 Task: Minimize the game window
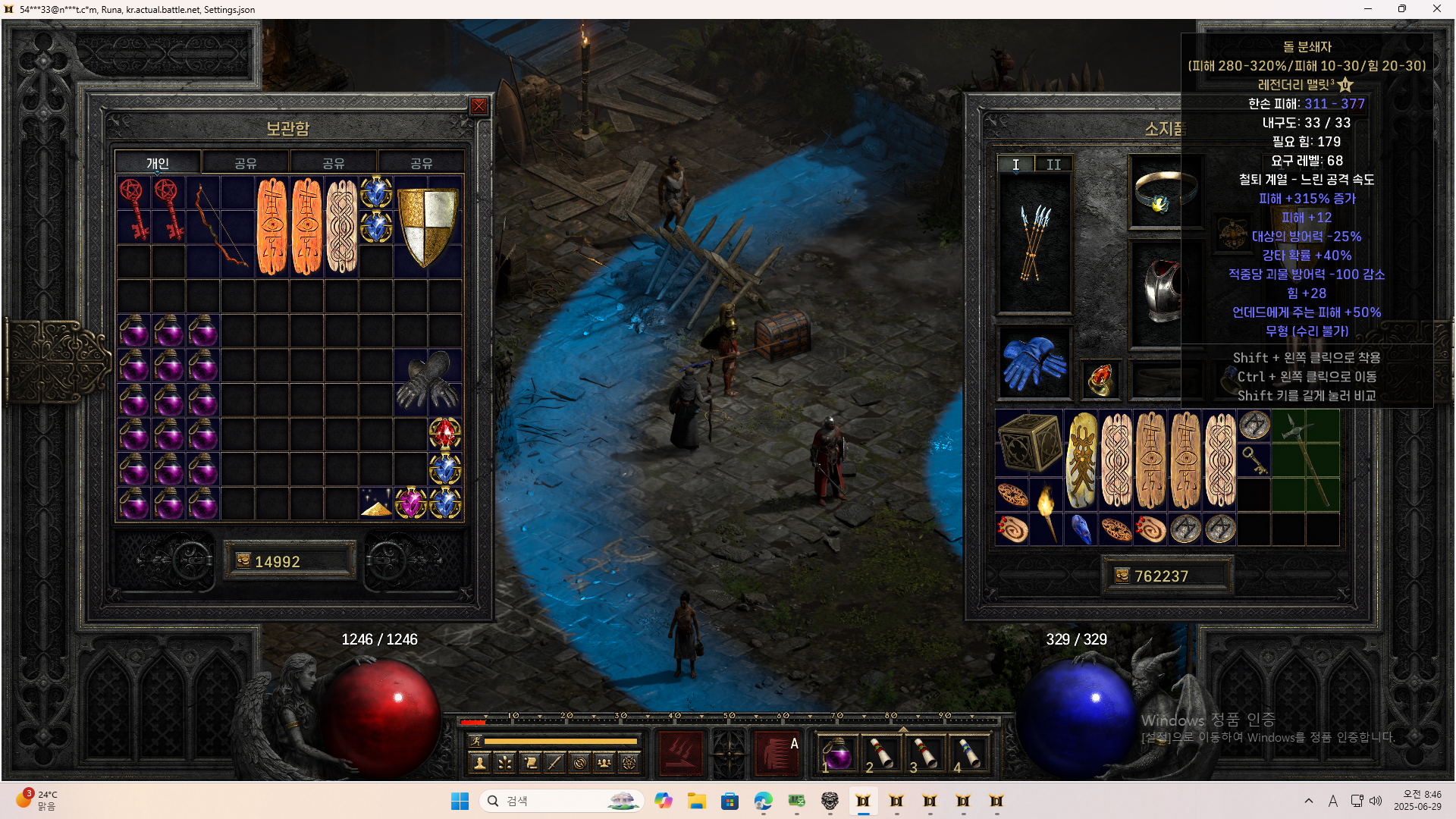(x=1368, y=9)
